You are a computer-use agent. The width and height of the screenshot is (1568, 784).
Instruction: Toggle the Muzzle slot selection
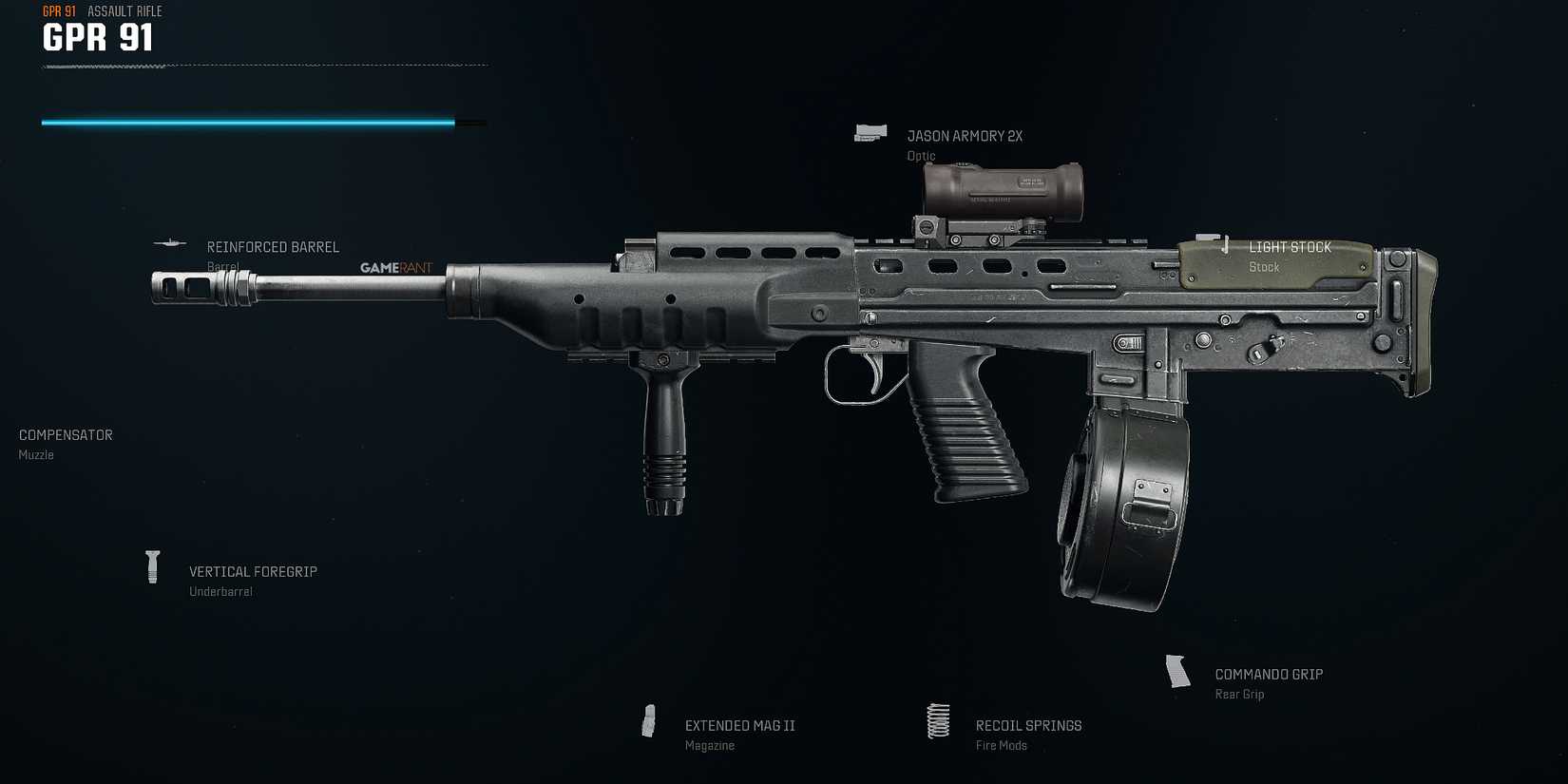pyautogui.click(x=36, y=454)
